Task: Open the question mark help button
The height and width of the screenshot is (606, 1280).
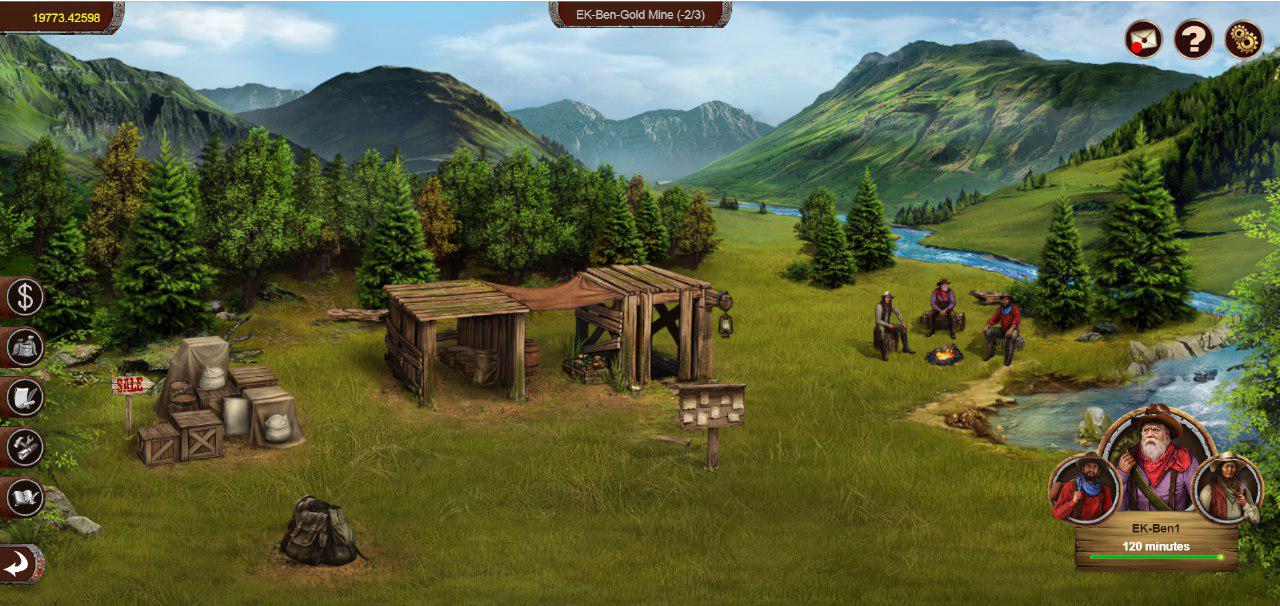Action: 1193,40
